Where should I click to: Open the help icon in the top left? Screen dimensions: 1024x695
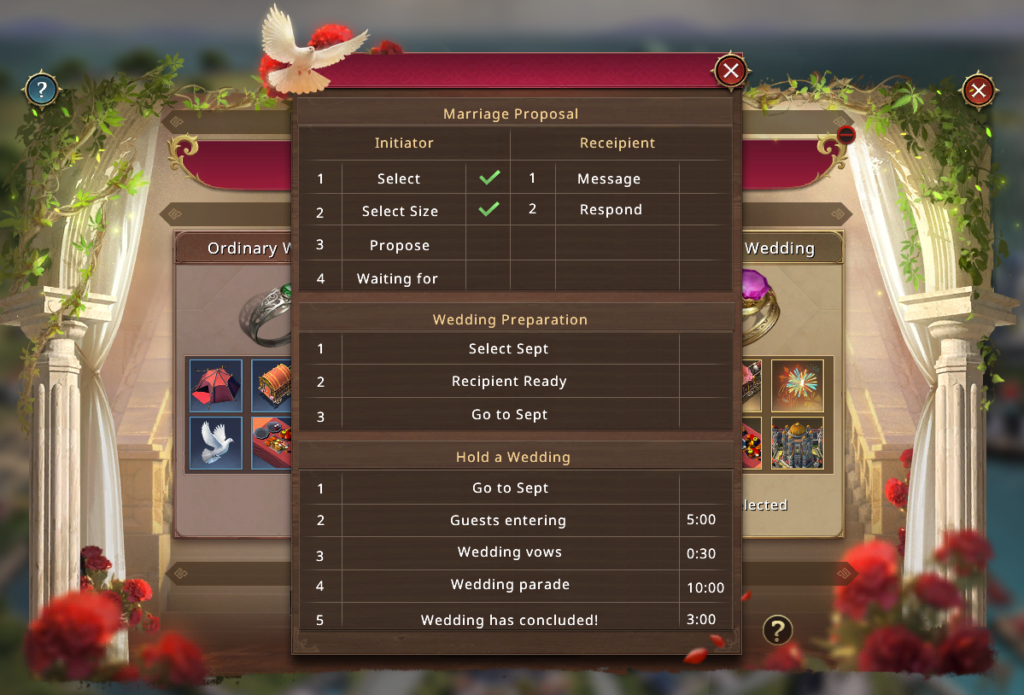tap(40, 90)
